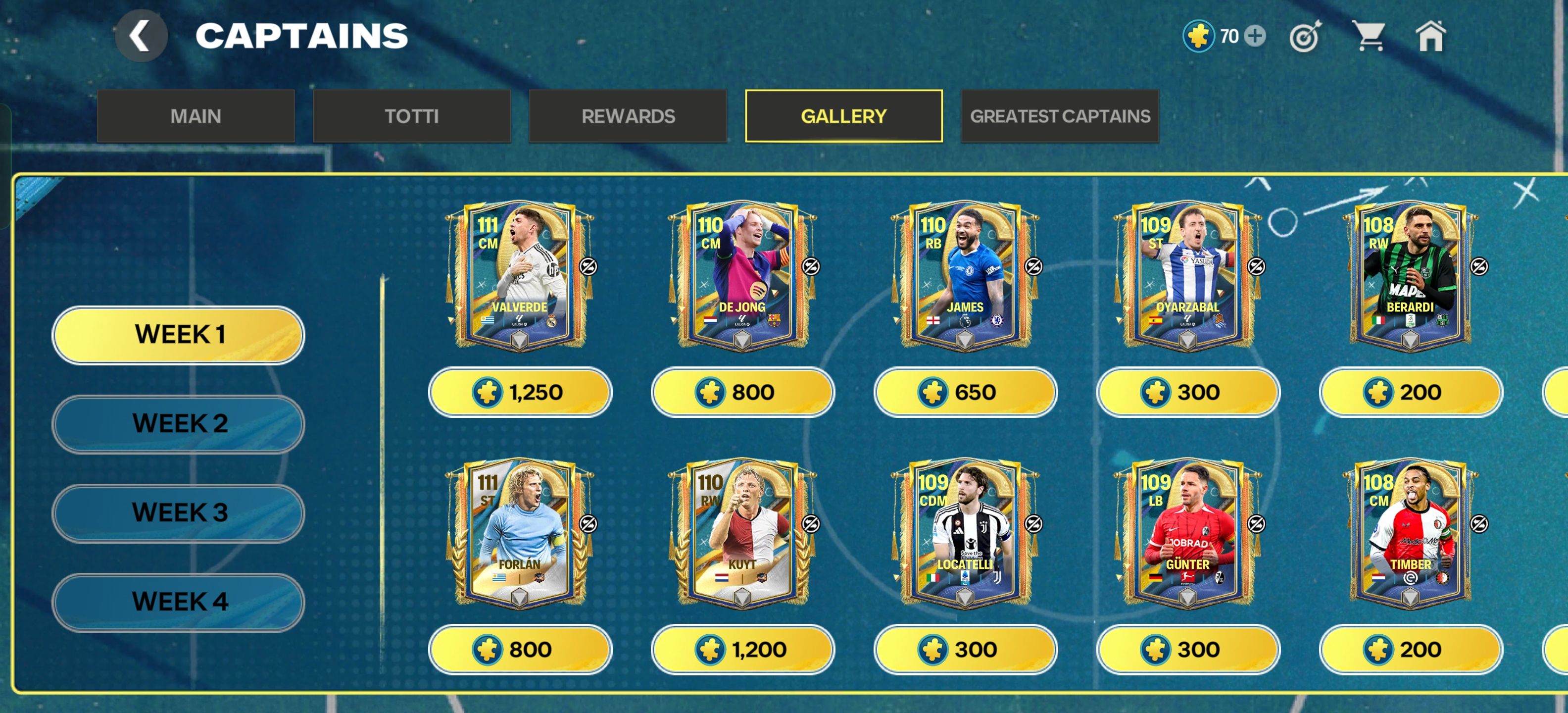
Task: Open the shopping cart store
Action: 1369,36
